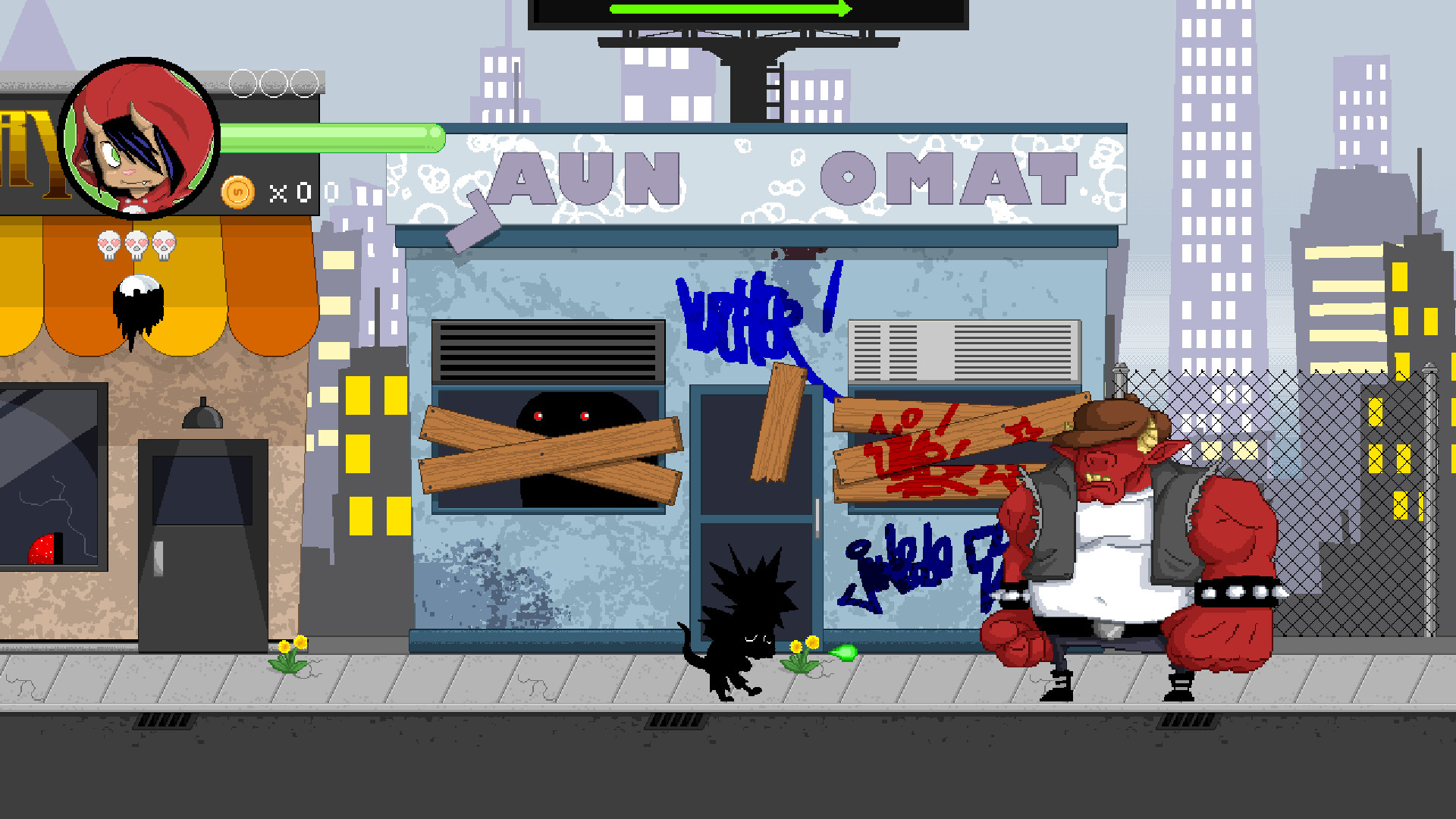
Task: Click the glowing green pickup near the dandelion
Action: pos(844,653)
